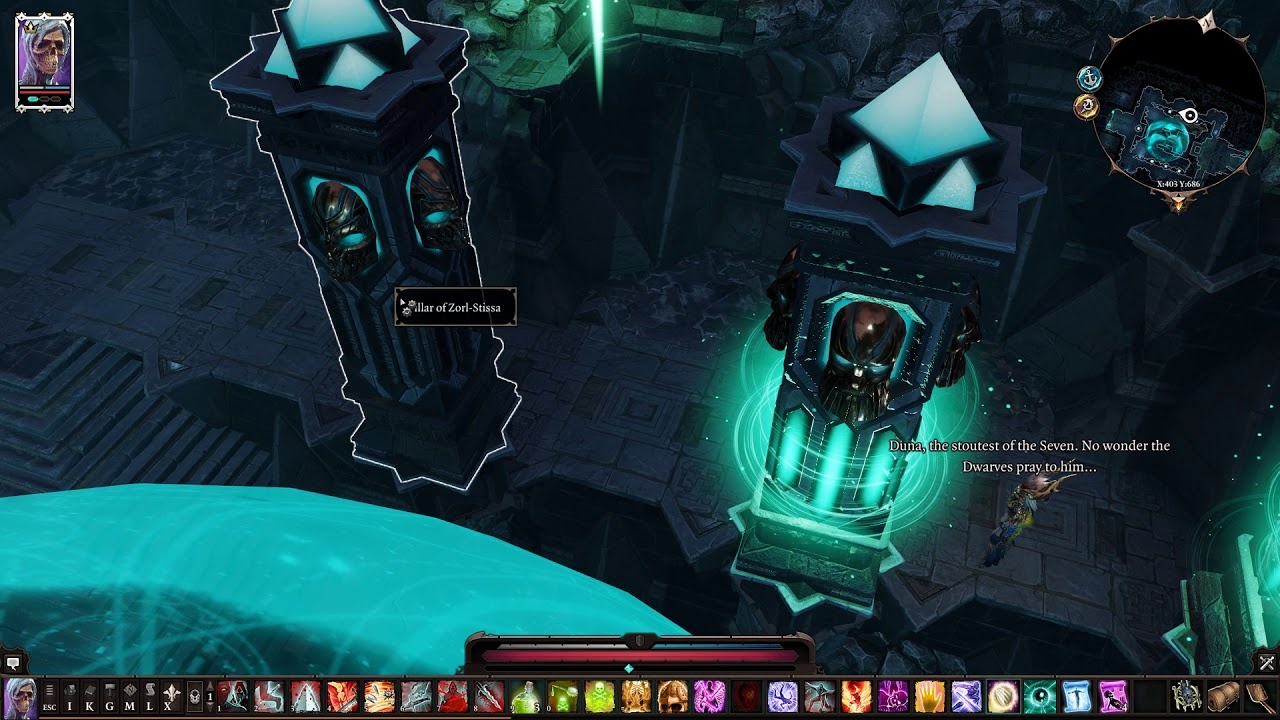Click the anchor waypoint button beside the minimap
1280x720 pixels.
pos(1089,78)
